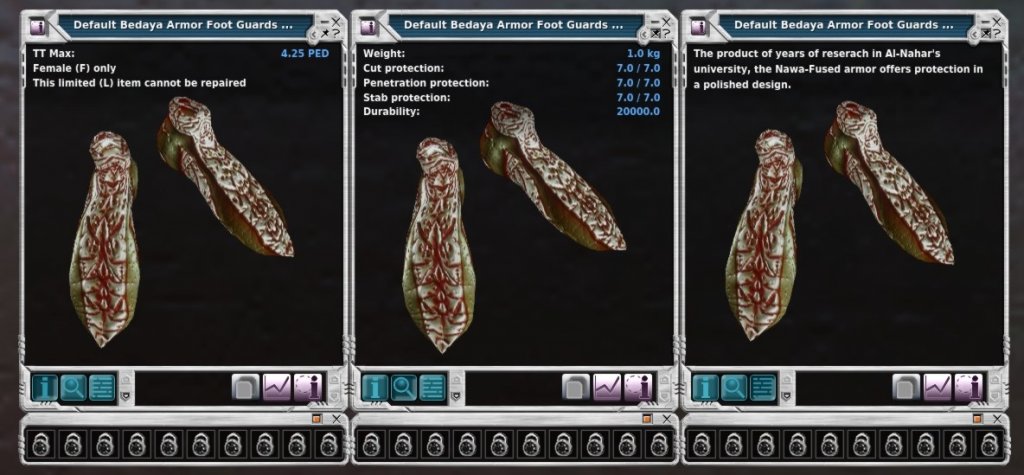This screenshot has width=1024, height=475.
Task: Select the magnifying glass tab in the TT Max window
Action: (x=72, y=387)
